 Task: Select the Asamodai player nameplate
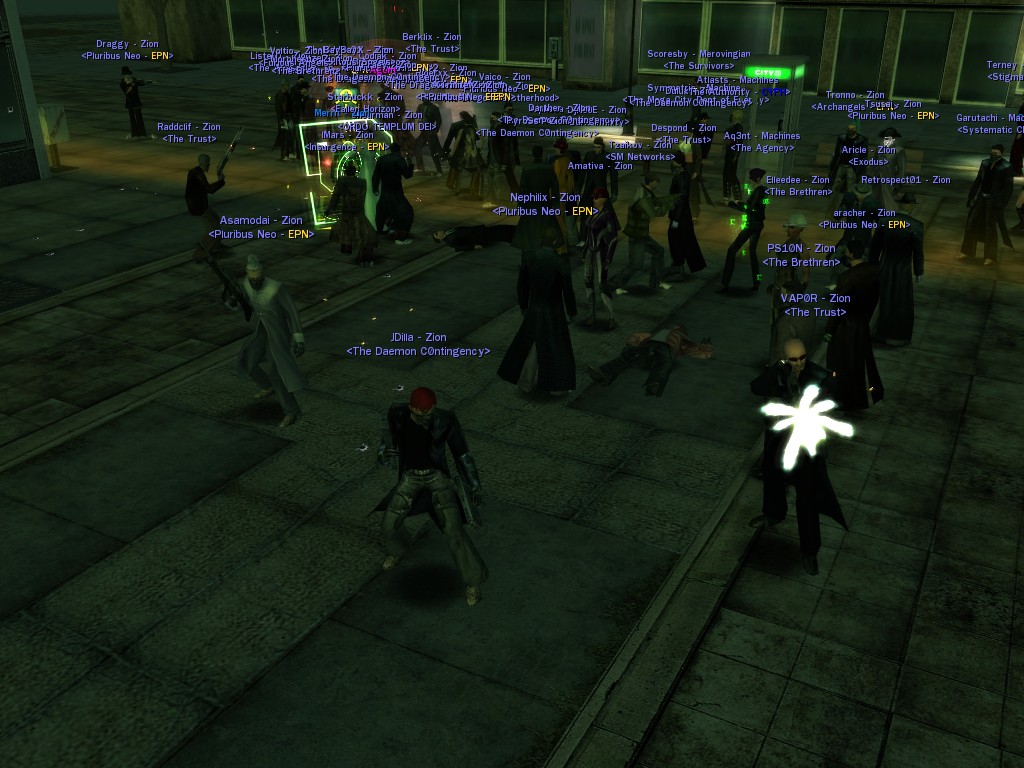point(261,220)
